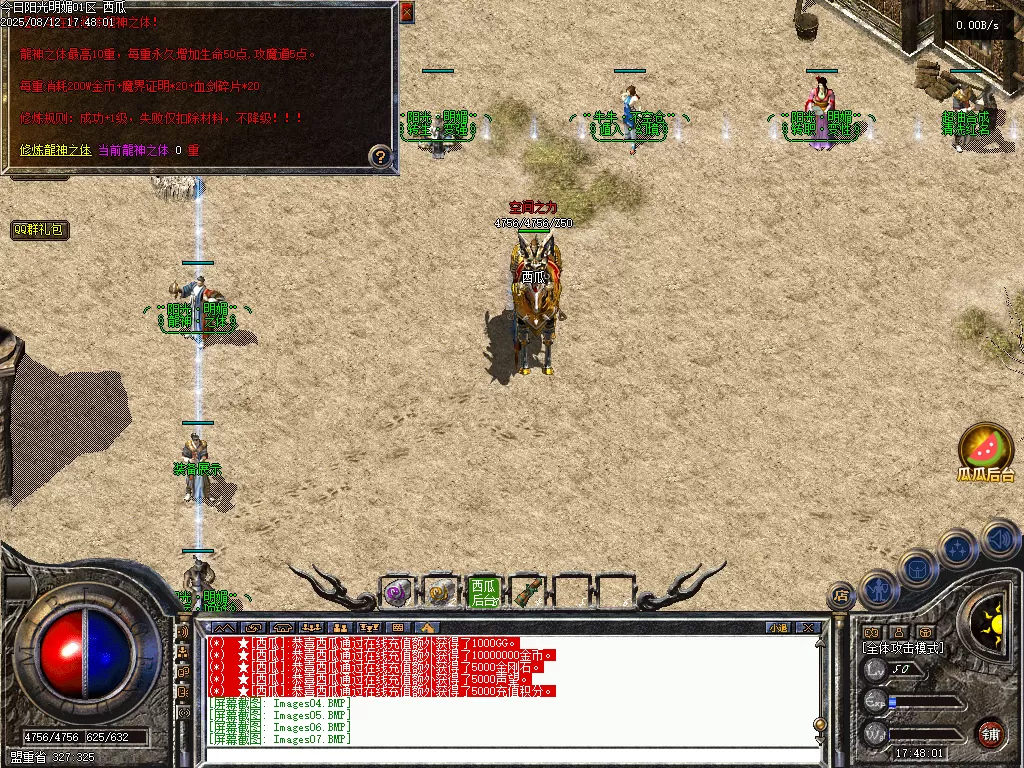Open the 瓜瓜后台 watermelon icon

(986, 446)
